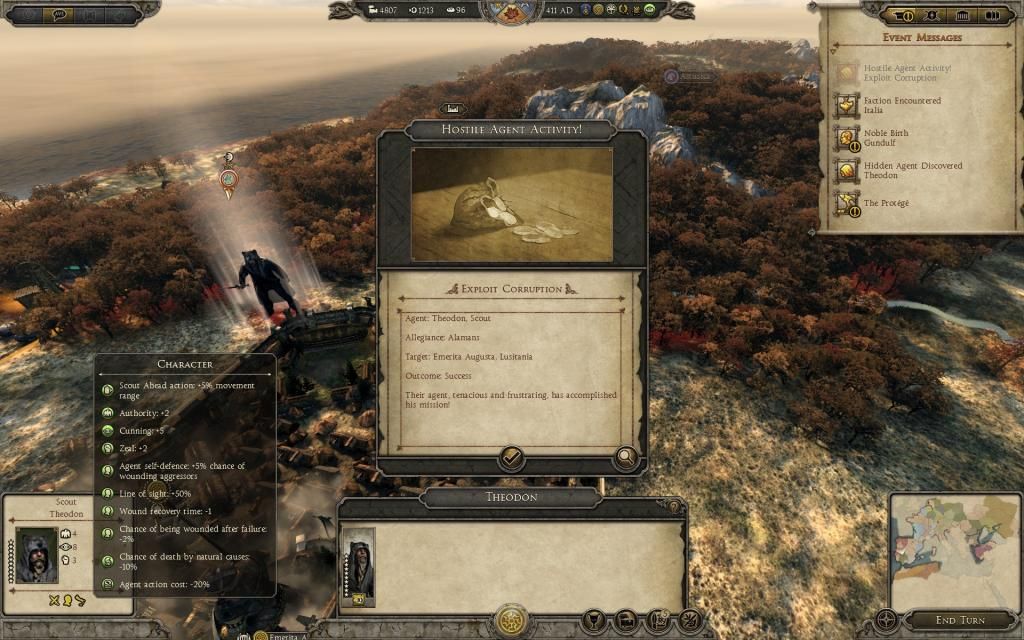The image size is (1024, 640).
Task: Confirm the Hostile Agent Activity message
Action: tap(511, 459)
